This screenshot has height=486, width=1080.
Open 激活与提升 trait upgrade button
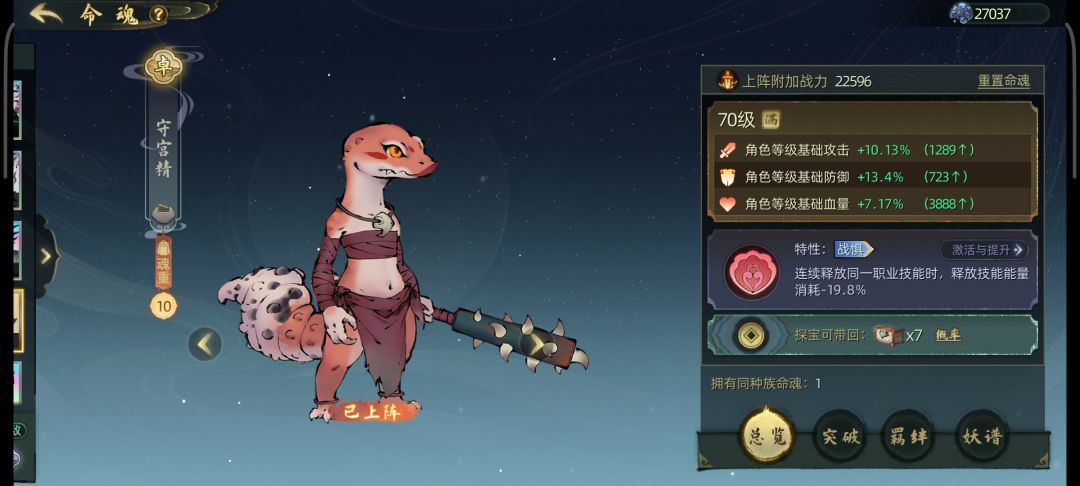(983, 250)
